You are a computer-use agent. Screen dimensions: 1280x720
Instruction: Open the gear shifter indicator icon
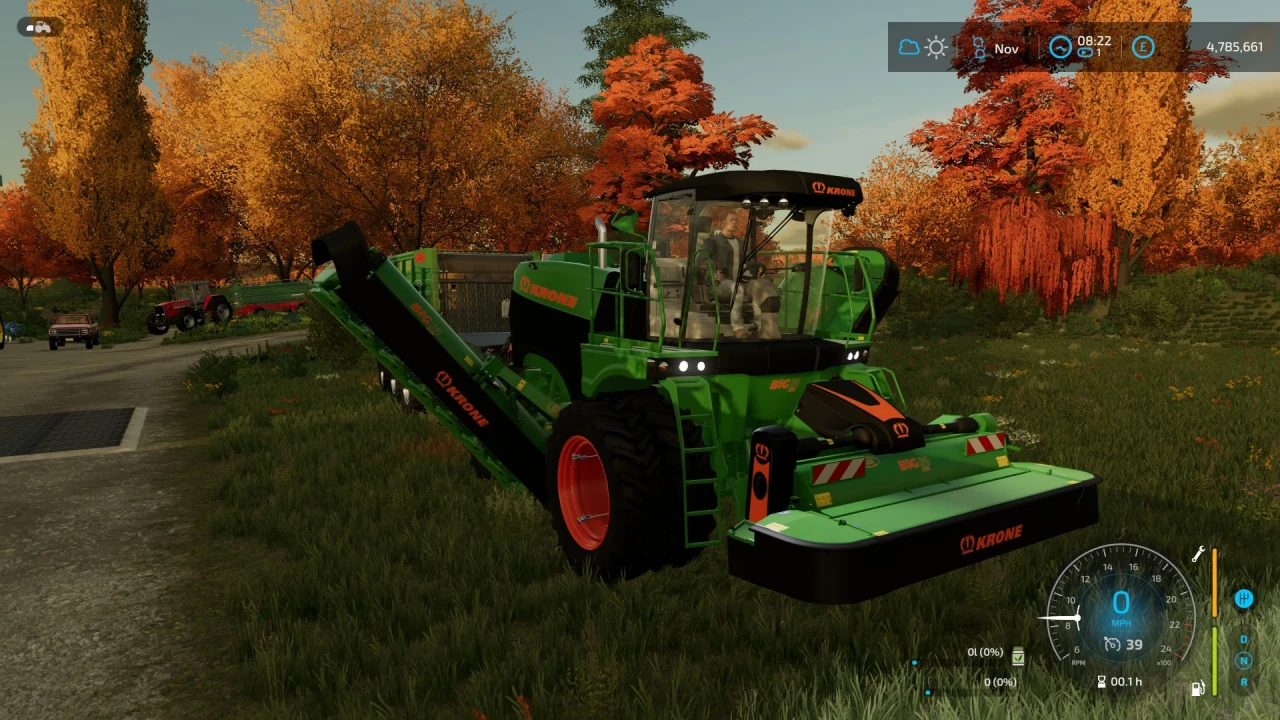(1244, 599)
